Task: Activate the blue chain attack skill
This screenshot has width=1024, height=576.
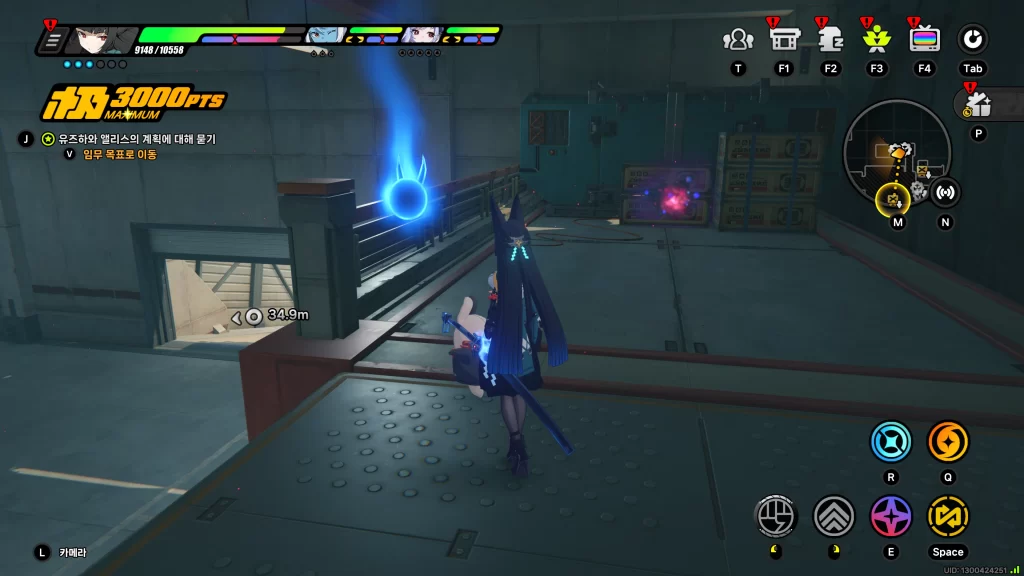Action: pos(890,441)
